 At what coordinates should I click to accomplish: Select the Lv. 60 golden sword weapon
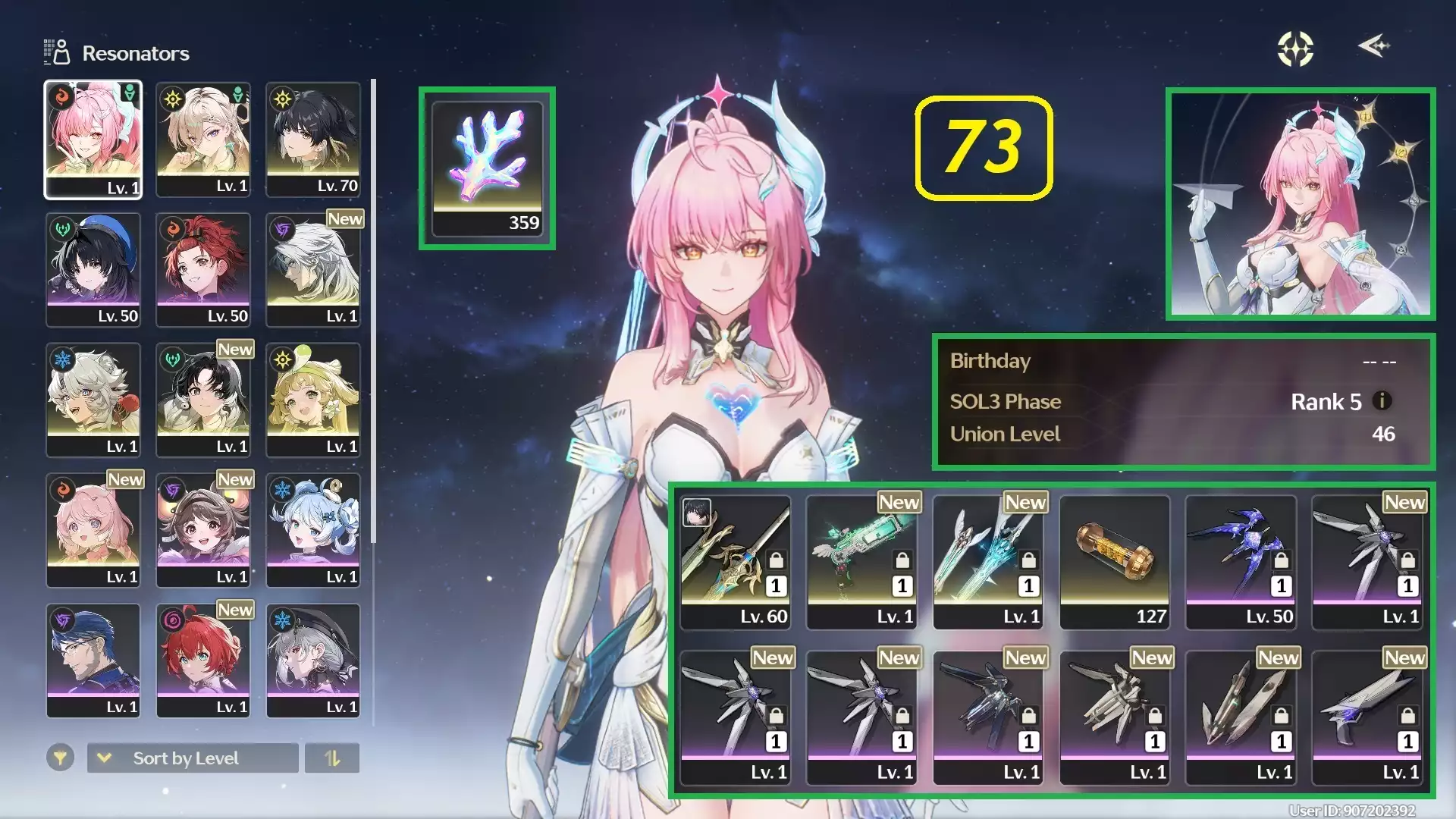pos(735,562)
